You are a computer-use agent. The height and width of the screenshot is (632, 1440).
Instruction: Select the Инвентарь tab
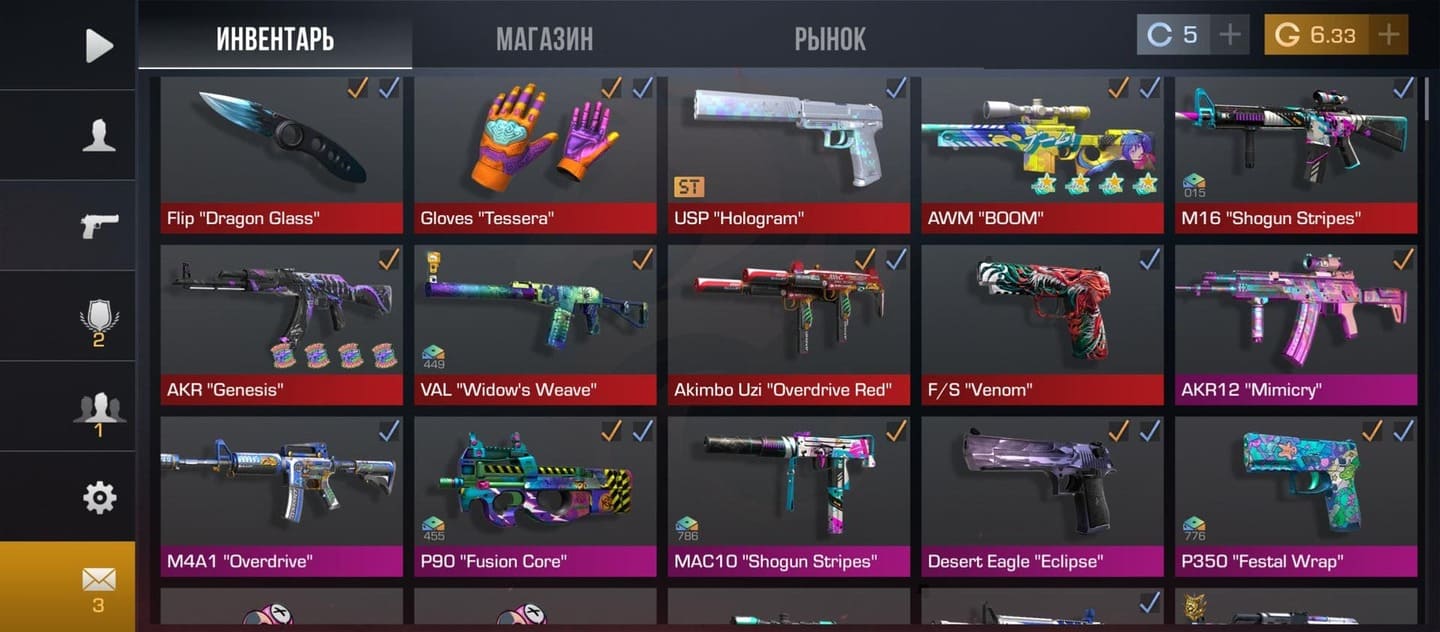pyautogui.click(x=275, y=39)
